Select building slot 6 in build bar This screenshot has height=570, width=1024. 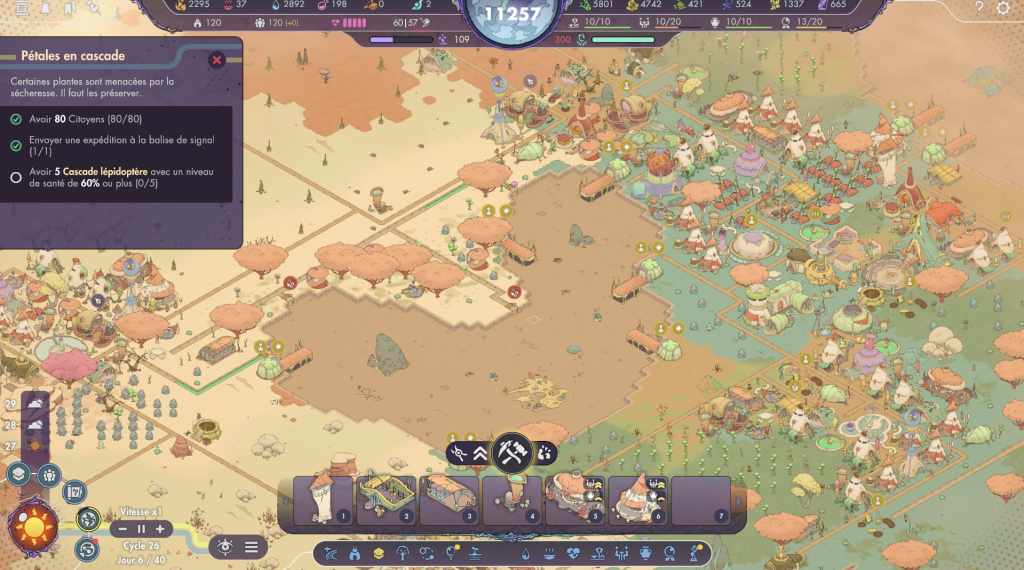pyautogui.click(x=638, y=499)
